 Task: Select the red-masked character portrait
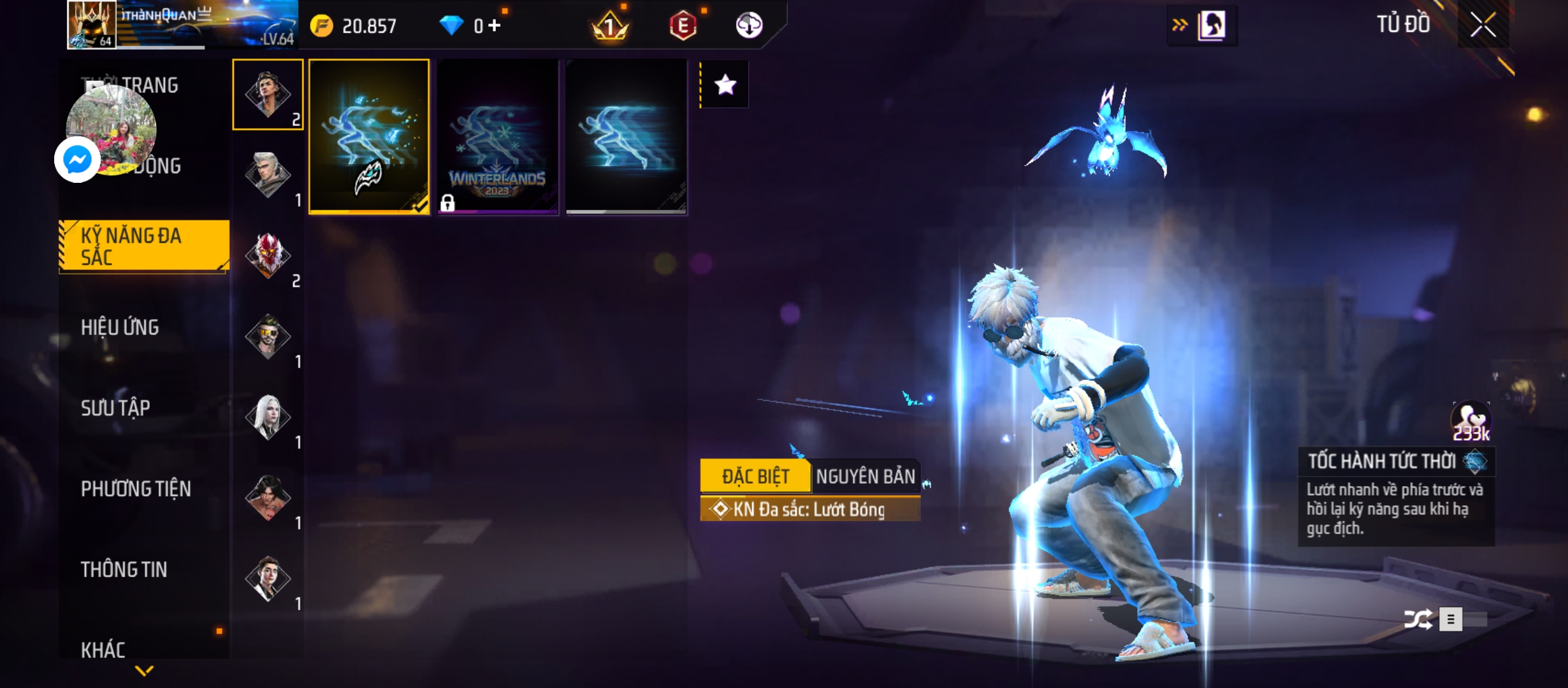coord(268,255)
